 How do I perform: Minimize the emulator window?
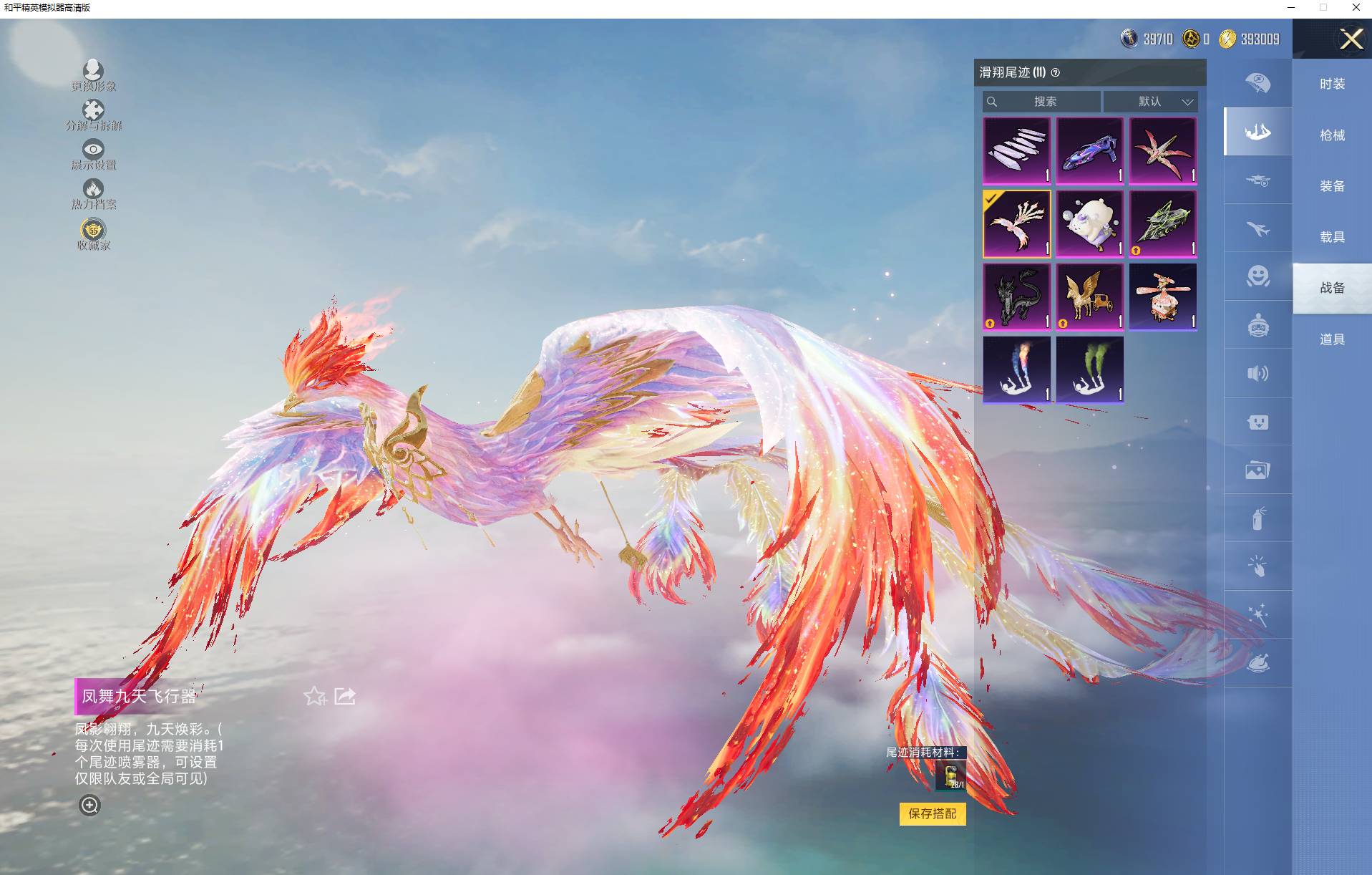point(1291,8)
